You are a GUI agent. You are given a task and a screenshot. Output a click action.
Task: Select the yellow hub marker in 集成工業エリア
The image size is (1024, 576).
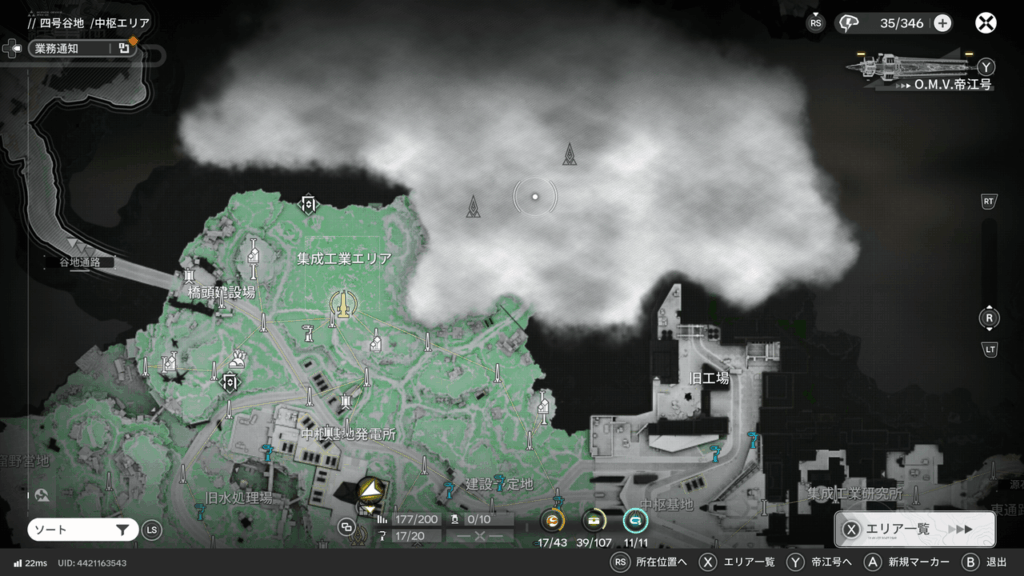pyautogui.click(x=342, y=304)
